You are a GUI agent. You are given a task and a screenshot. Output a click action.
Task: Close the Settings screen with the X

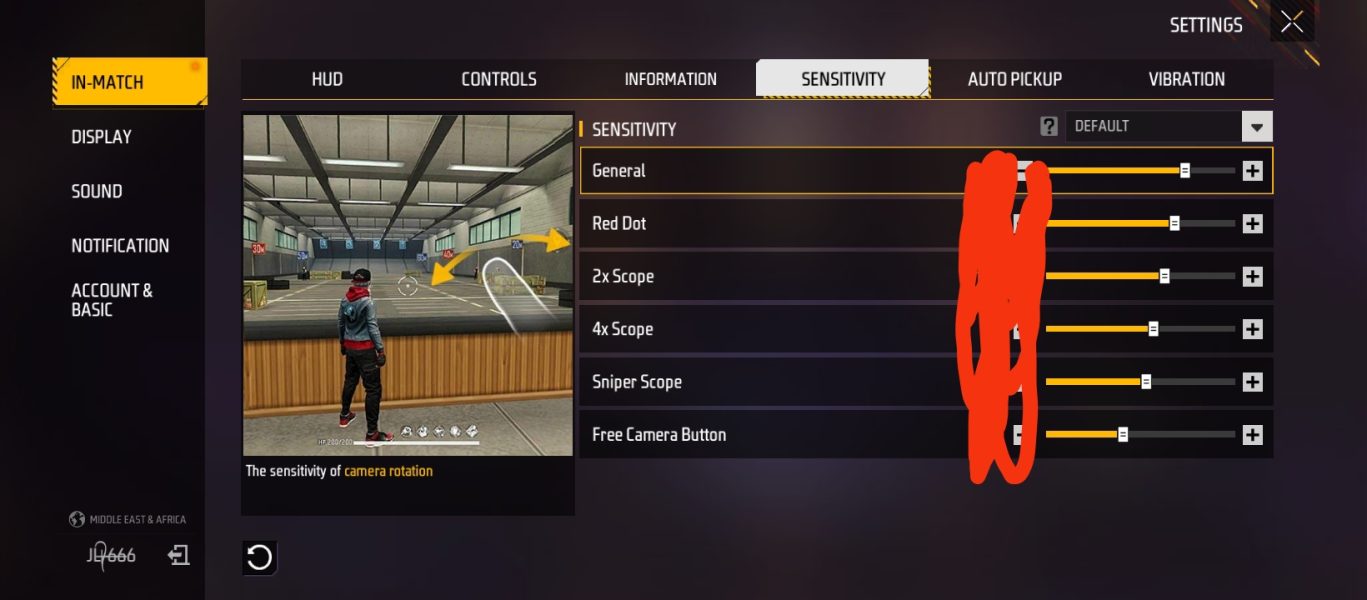pos(1292,23)
